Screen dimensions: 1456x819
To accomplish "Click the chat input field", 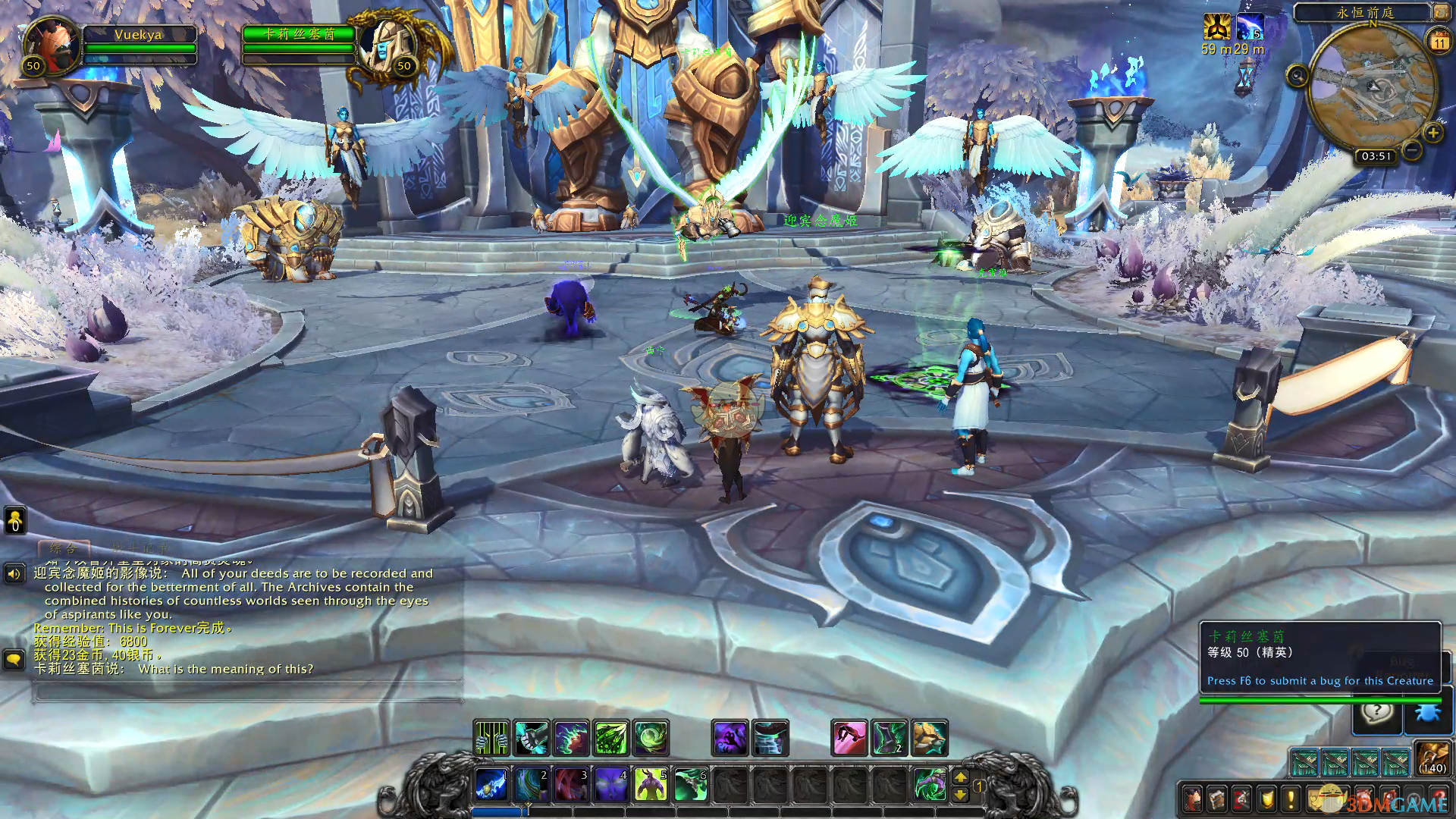I will pos(246,692).
